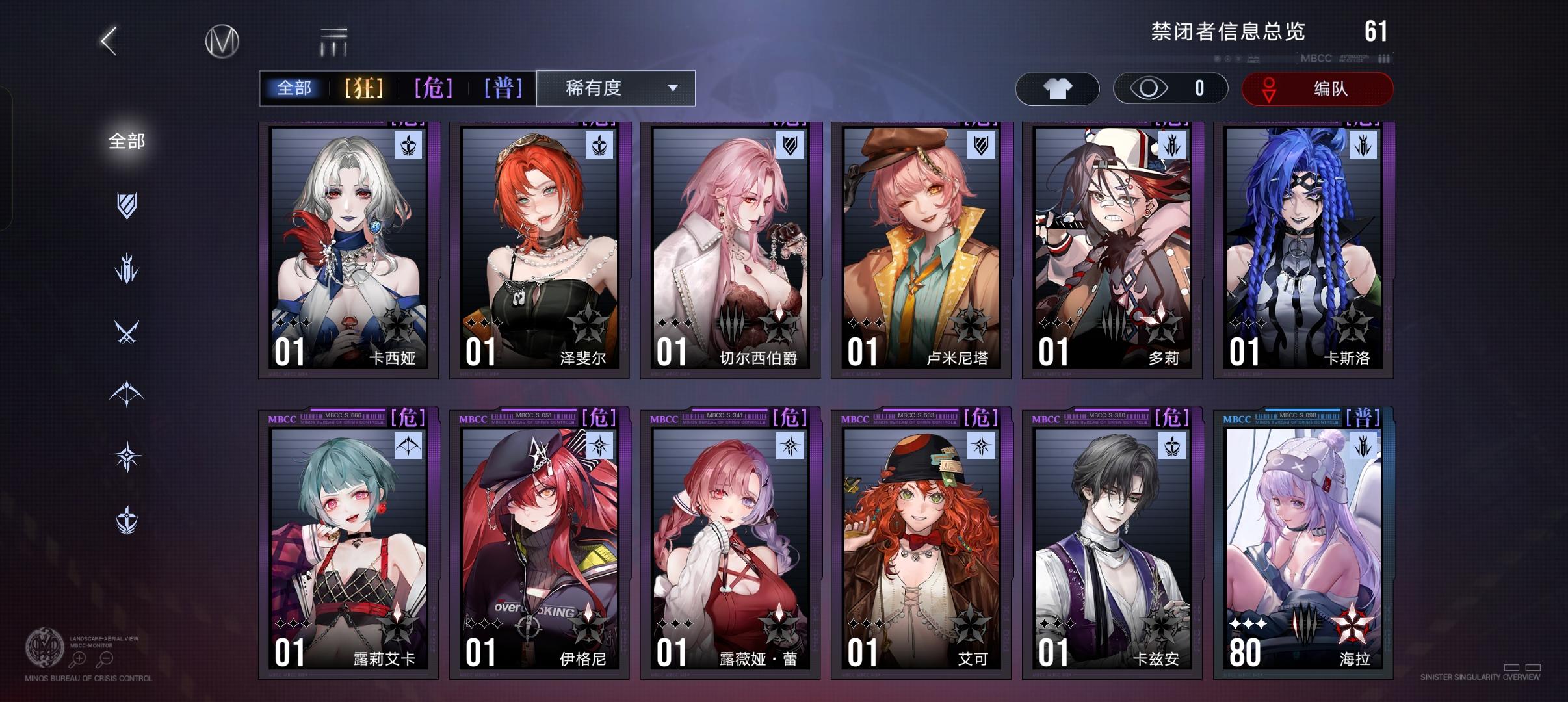Viewport: 1568px width, 702px height.
Task: Toggle the skin/costume shirt display option
Action: (1058, 88)
